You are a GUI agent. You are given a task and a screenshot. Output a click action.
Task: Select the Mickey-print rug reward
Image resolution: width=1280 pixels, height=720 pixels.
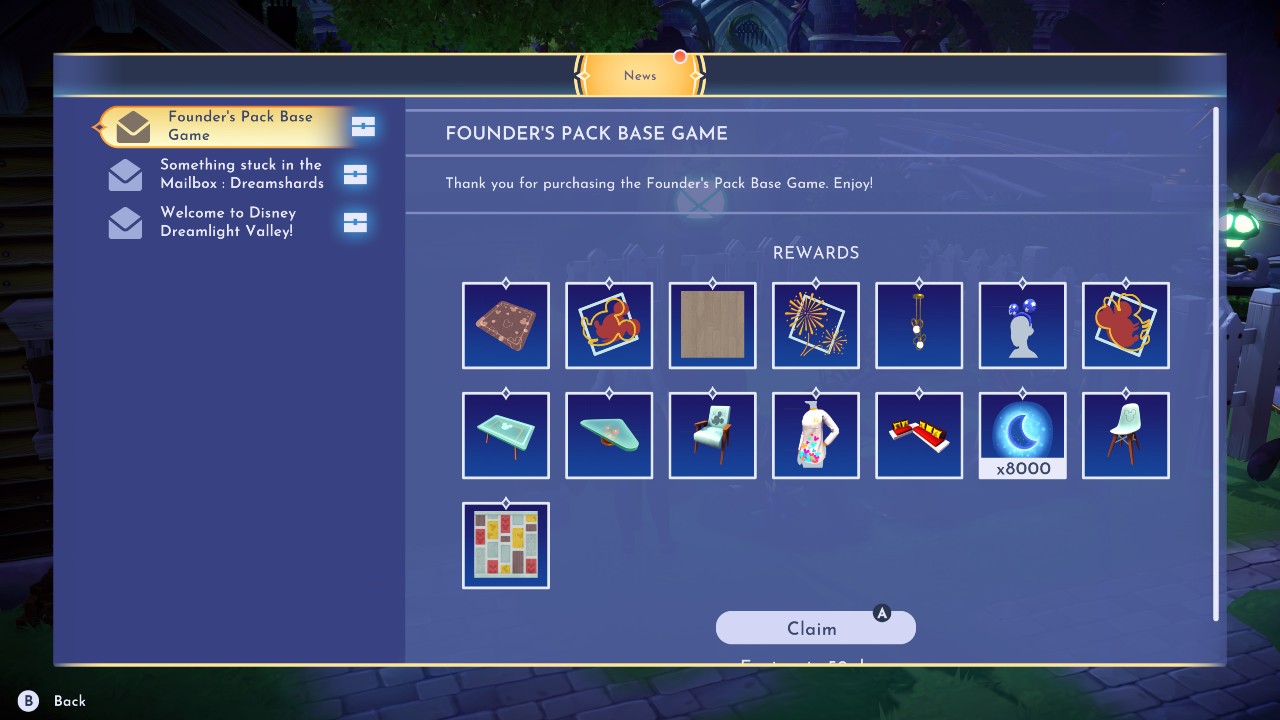coord(505,325)
